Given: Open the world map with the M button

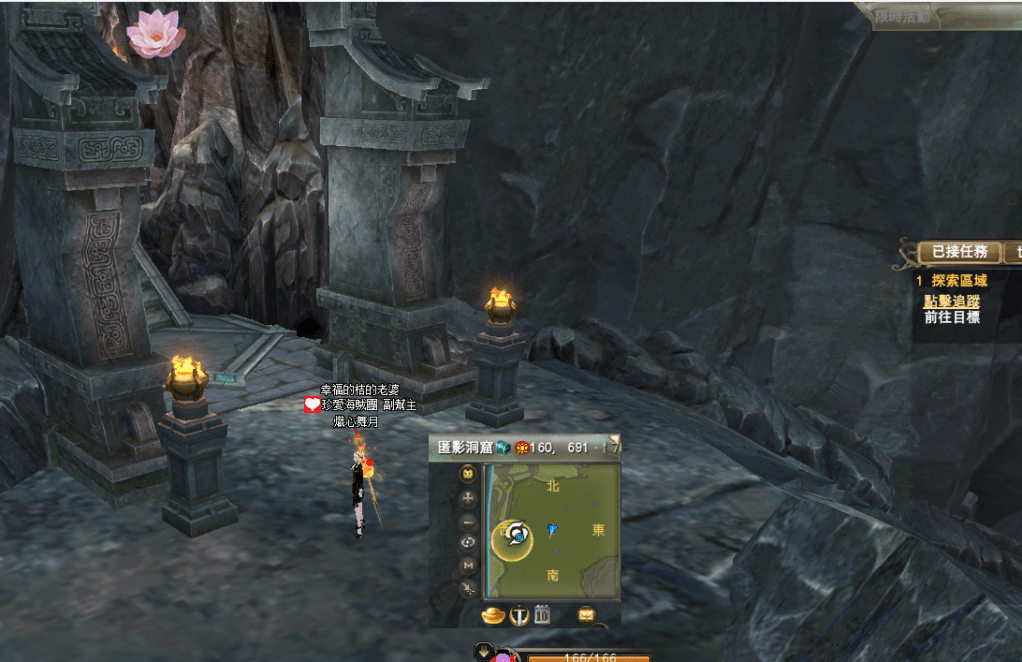Looking at the screenshot, I should point(467,566).
